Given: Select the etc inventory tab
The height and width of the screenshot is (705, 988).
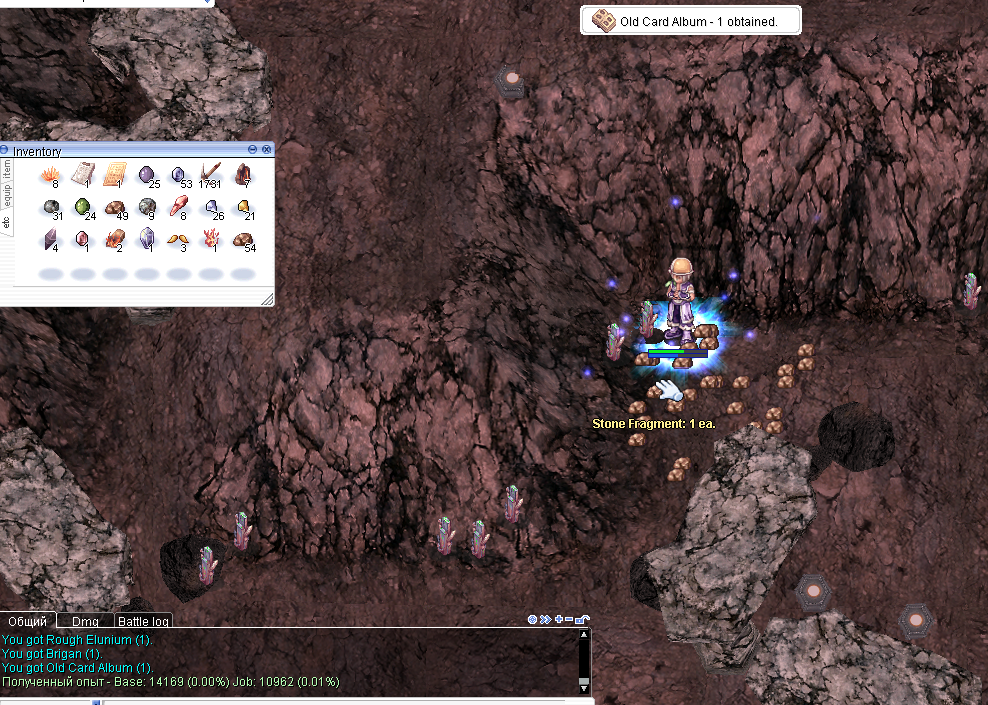Looking at the screenshot, I should point(6,220).
